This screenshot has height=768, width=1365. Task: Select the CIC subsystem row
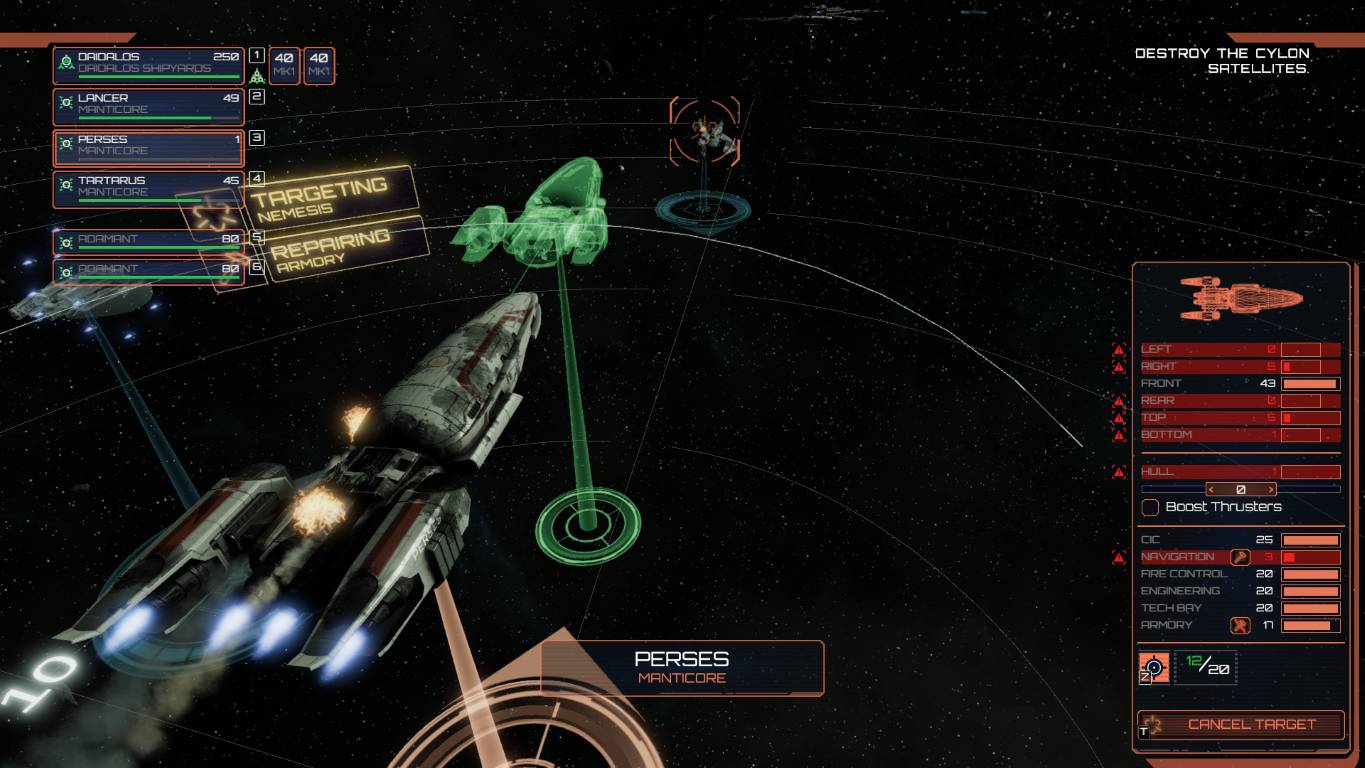[1240, 540]
